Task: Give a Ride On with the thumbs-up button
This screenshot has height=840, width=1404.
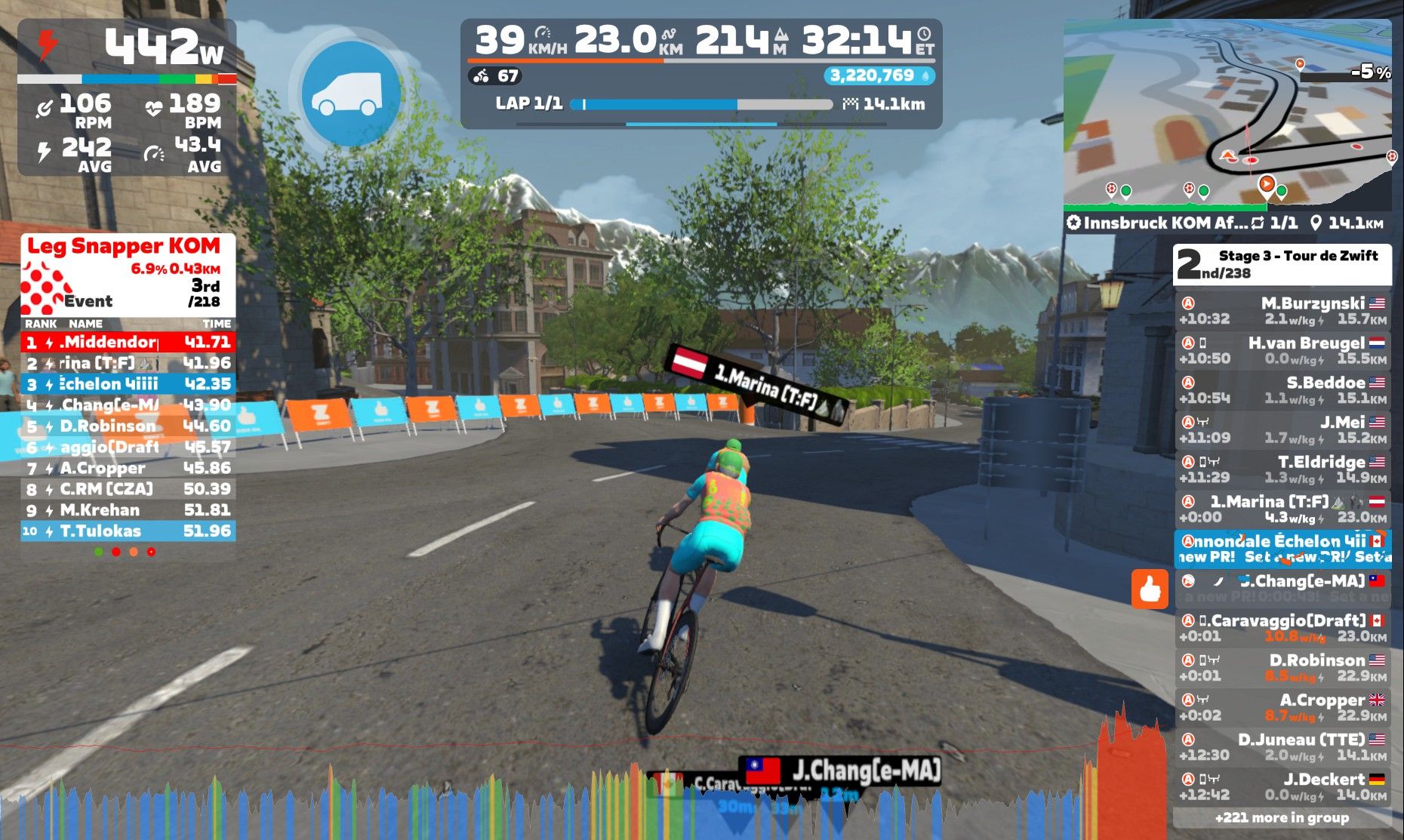Action: [1149, 589]
